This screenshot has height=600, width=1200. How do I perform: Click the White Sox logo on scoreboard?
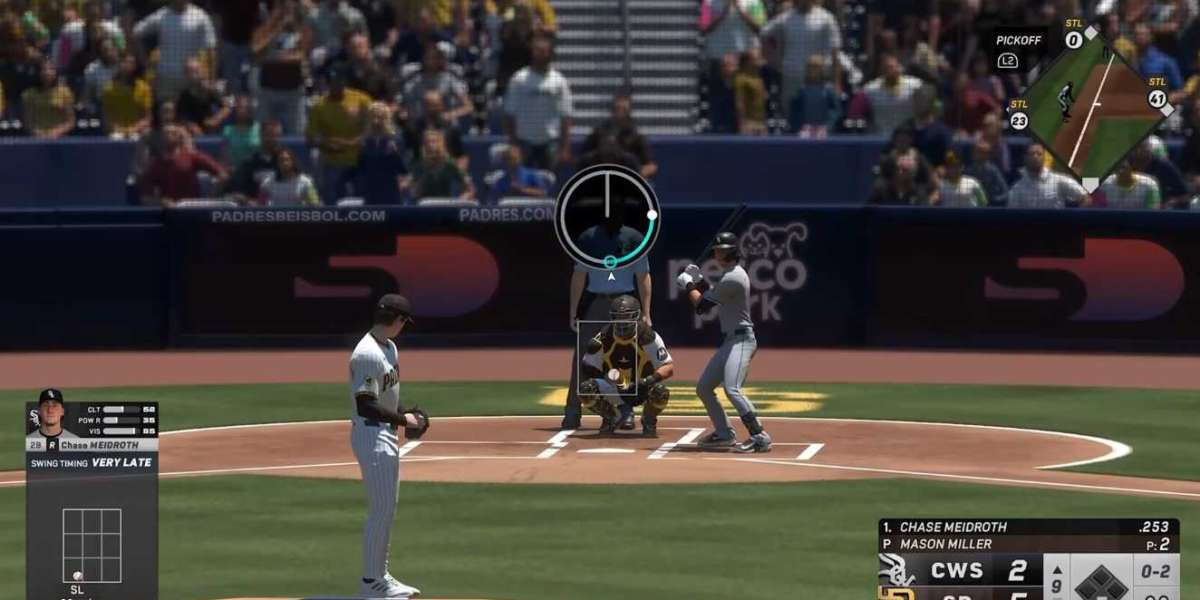[897, 570]
